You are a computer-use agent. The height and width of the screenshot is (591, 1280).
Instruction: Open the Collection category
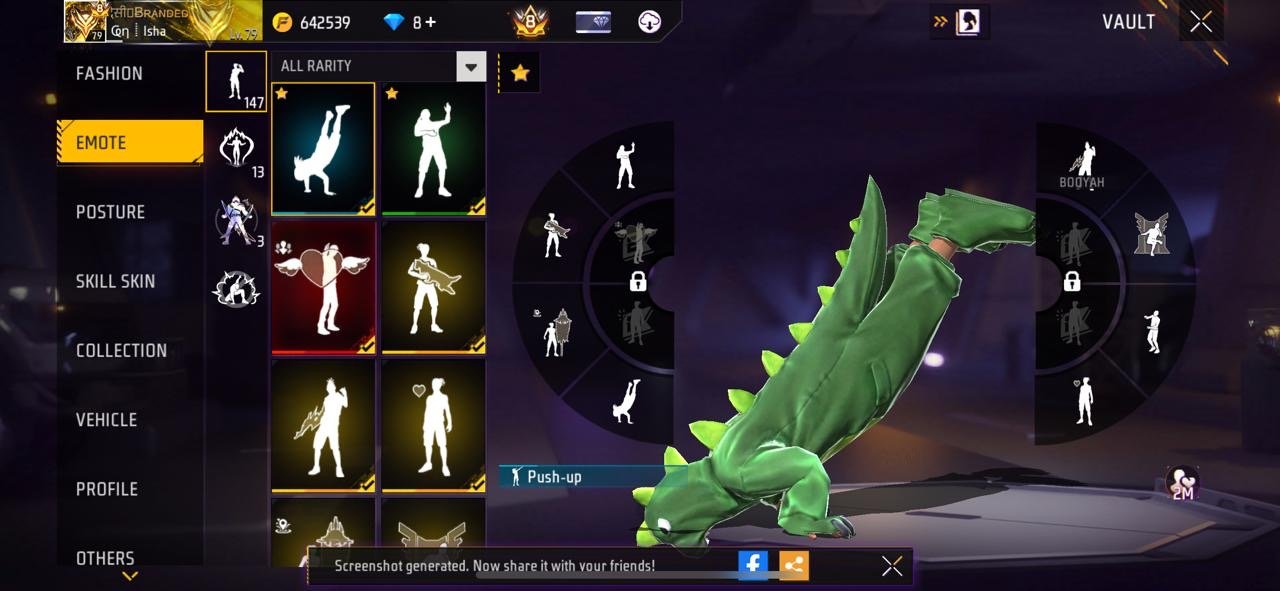(121, 350)
